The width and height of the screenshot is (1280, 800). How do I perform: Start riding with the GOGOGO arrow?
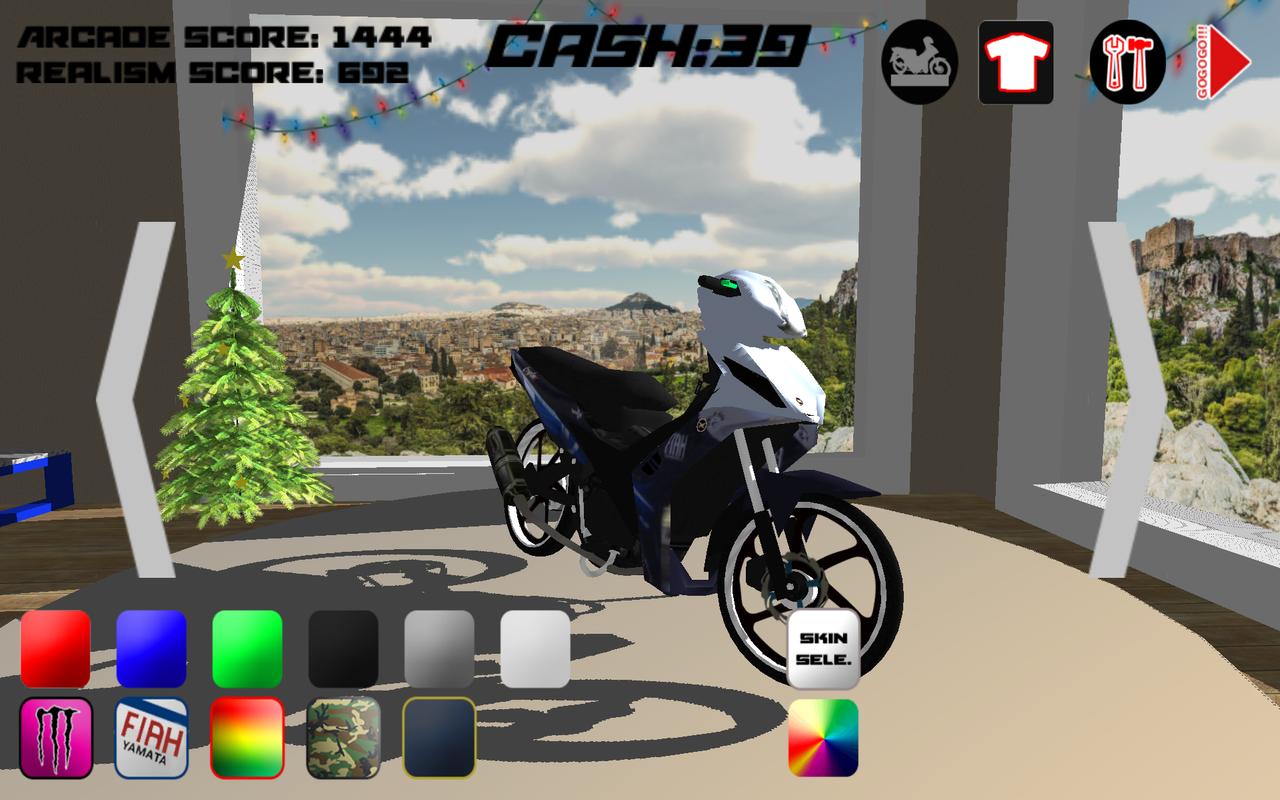[1221, 62]
